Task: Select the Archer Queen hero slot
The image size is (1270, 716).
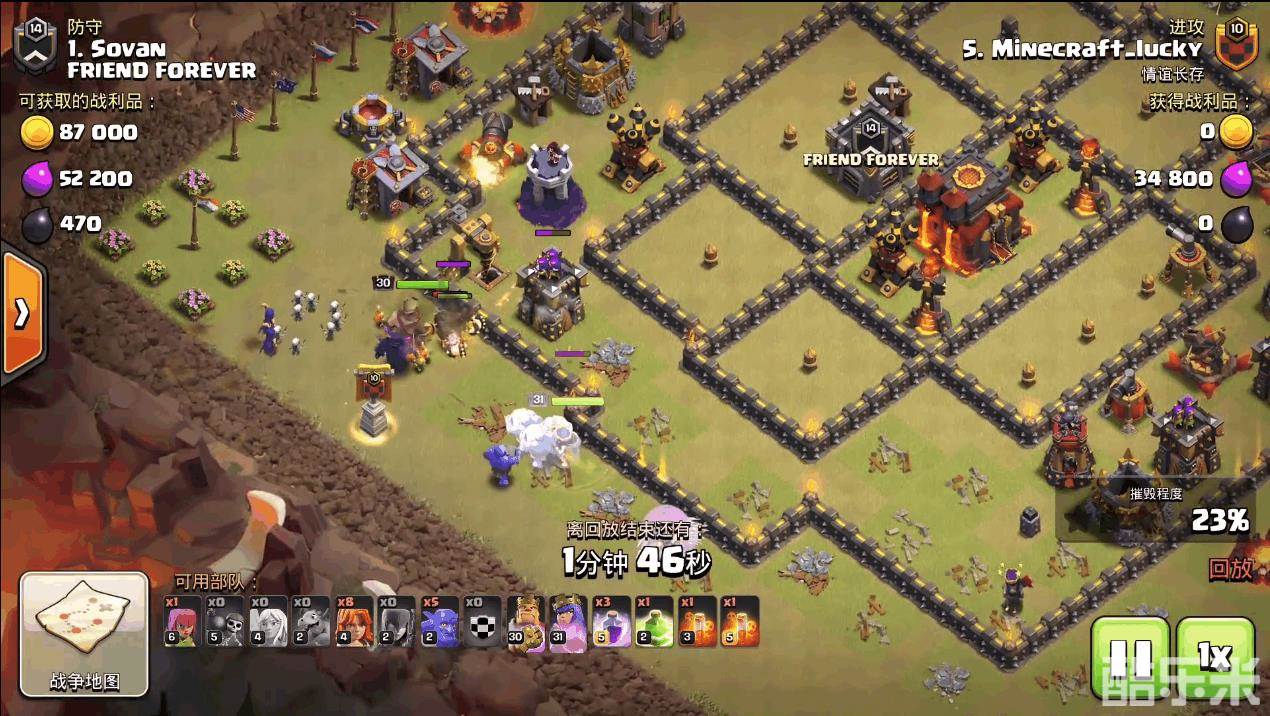Action: coord(568,622)
